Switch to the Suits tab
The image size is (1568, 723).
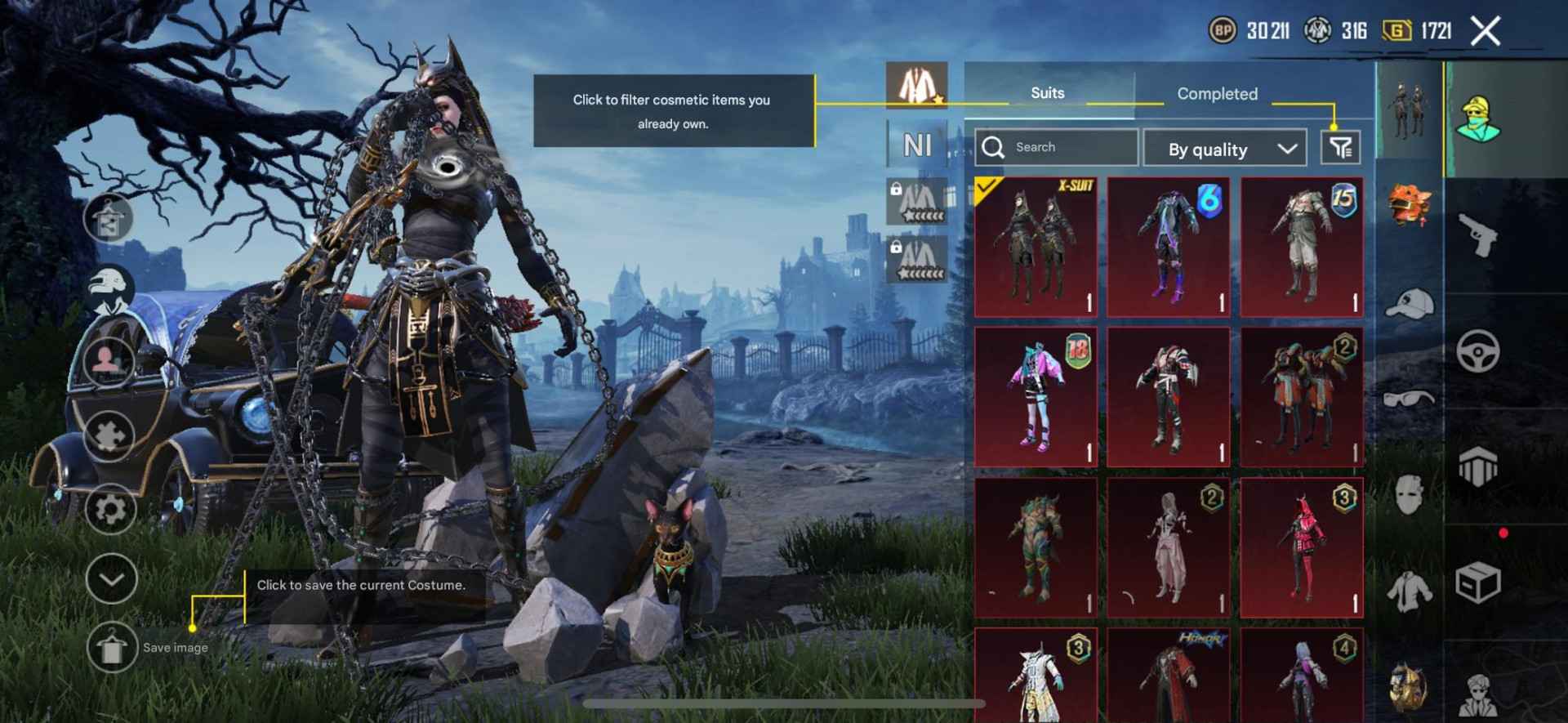pyautogui.click(x=1048, y=93)
